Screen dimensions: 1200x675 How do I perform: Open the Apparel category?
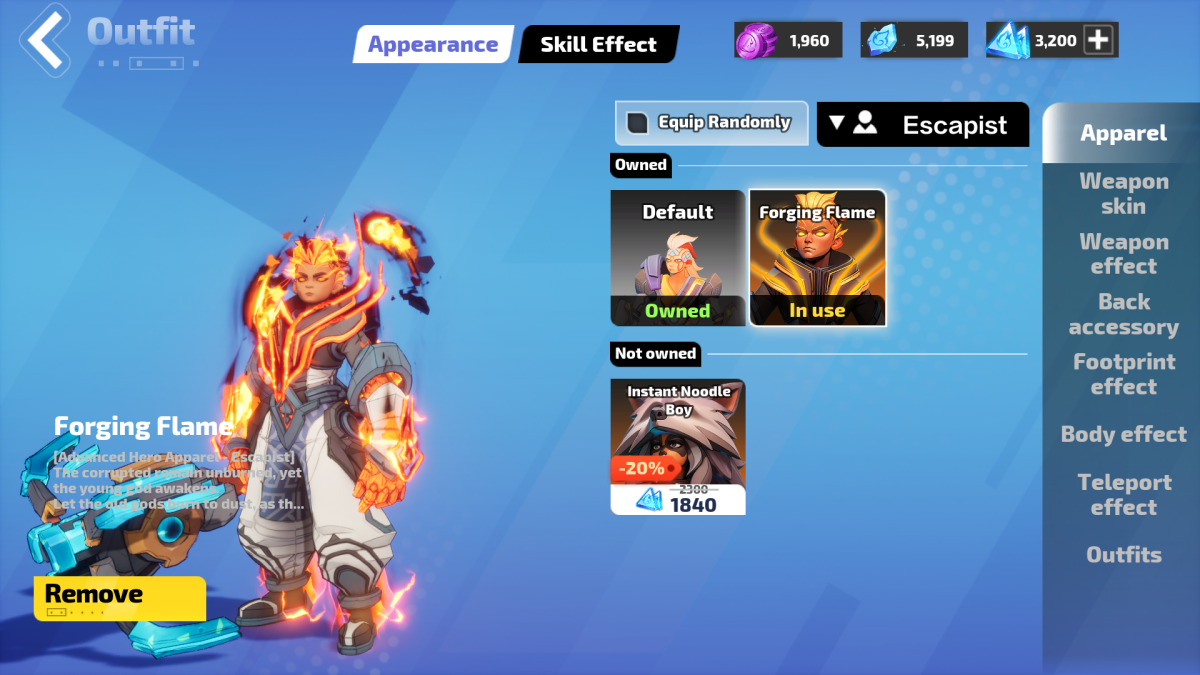[x=1123, y=133]
